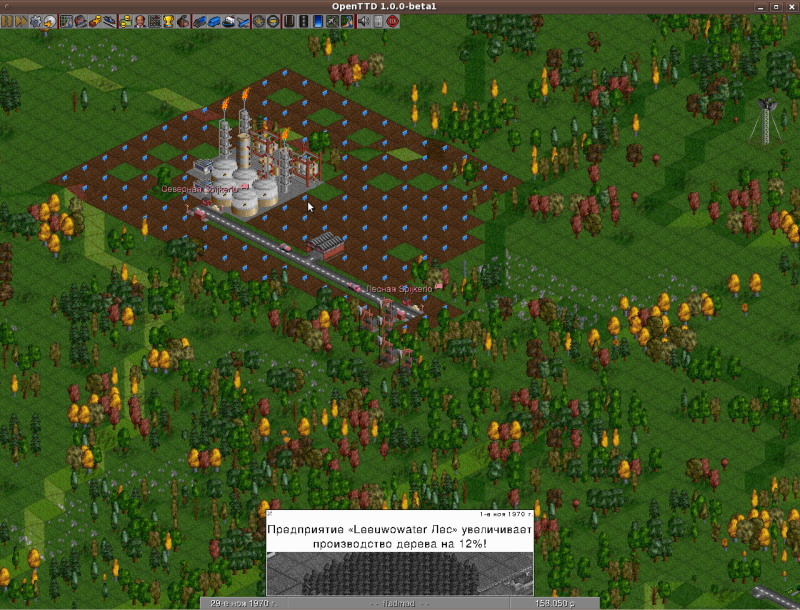This screenshot has width=800, height=610.
Task: Zoom in the view using the toolbar
Action: pyautogui.click(x=259, y=20)
